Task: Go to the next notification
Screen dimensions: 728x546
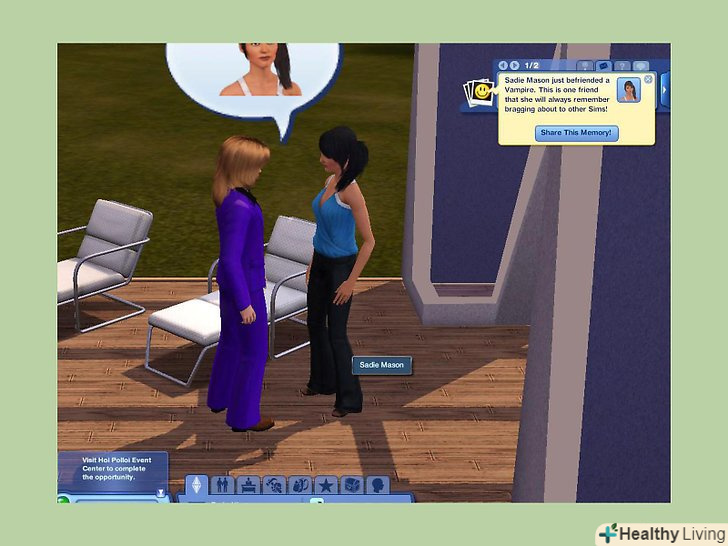Action: click(x=515, y=65)
